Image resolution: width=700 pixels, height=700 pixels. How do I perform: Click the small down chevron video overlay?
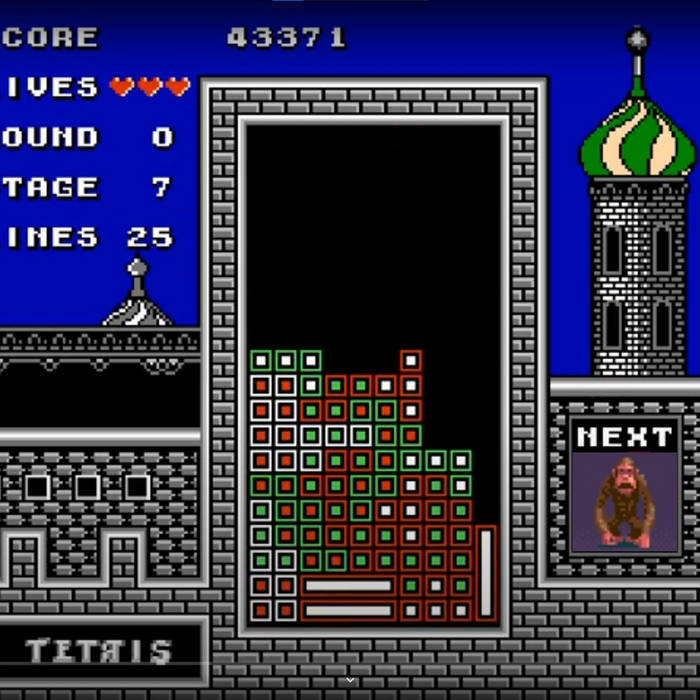(350, 680)
